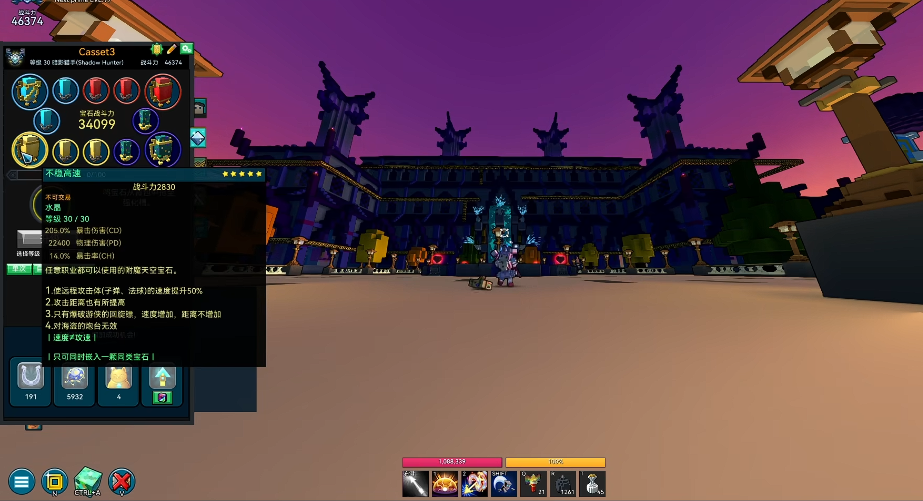The height and width of the screenshot is (501, 923).
Task: Select the large yellow empowered gem slot
Action: (x=27, y=151)
